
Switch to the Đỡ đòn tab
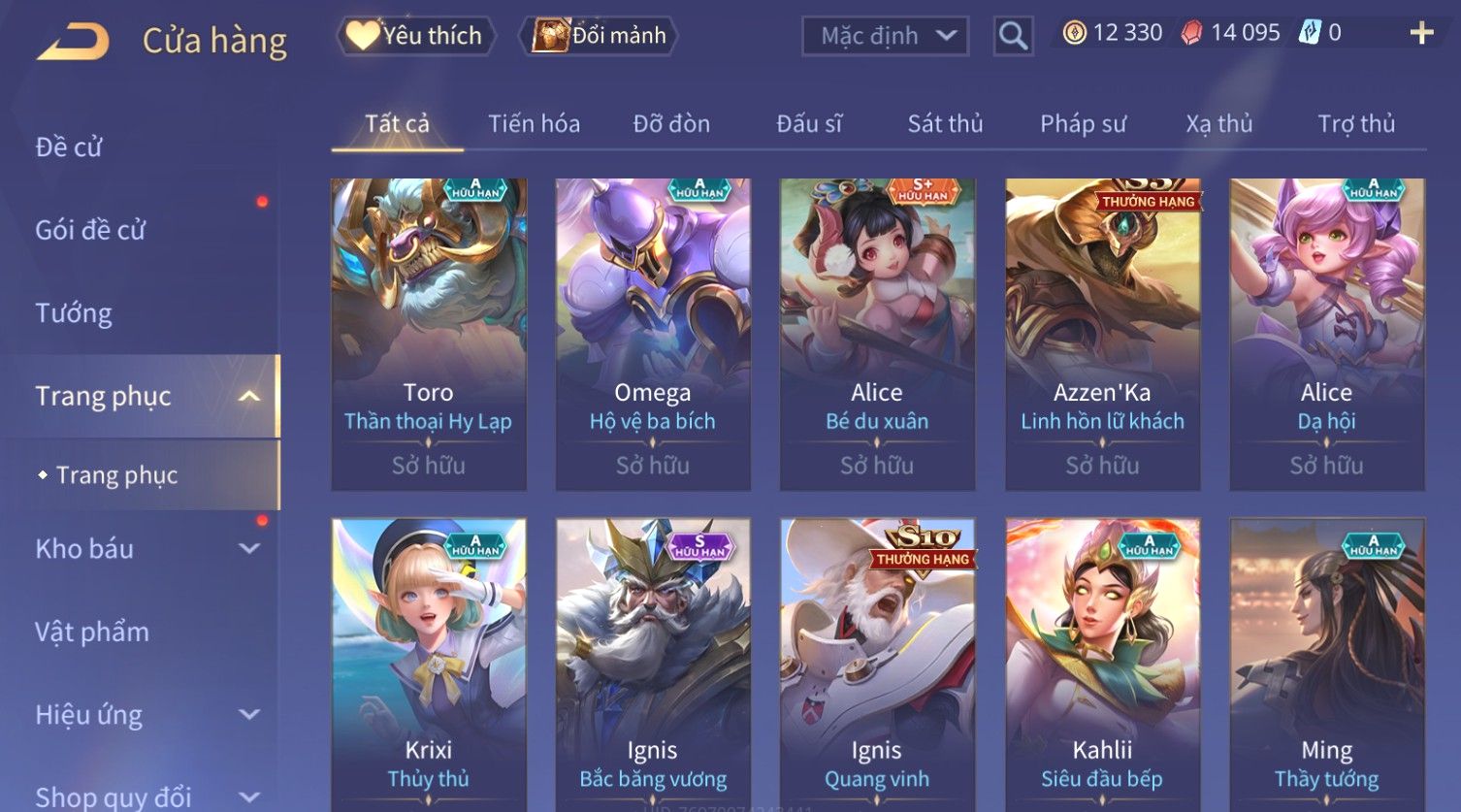pyautogui.click(x=671, y=124)
